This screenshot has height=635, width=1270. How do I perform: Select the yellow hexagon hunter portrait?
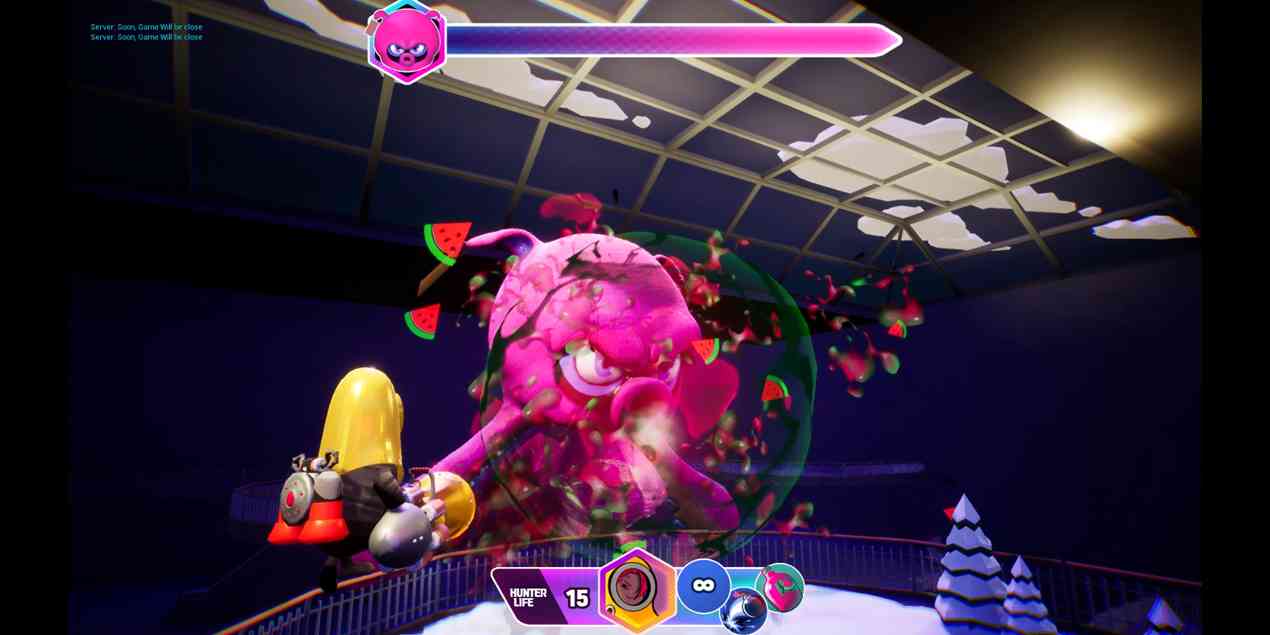637,590
